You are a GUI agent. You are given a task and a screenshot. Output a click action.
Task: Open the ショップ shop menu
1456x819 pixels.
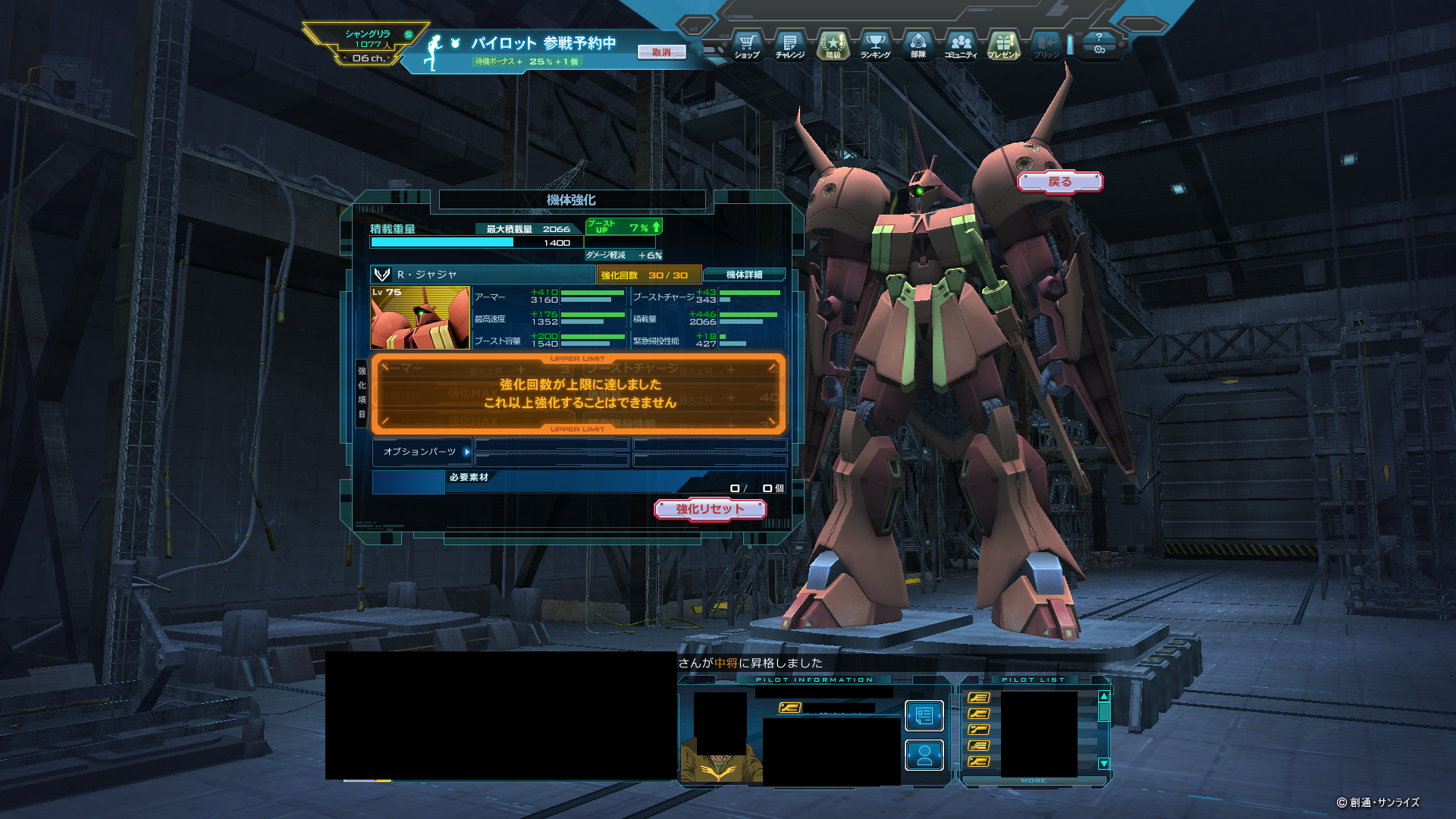(747, 45)
